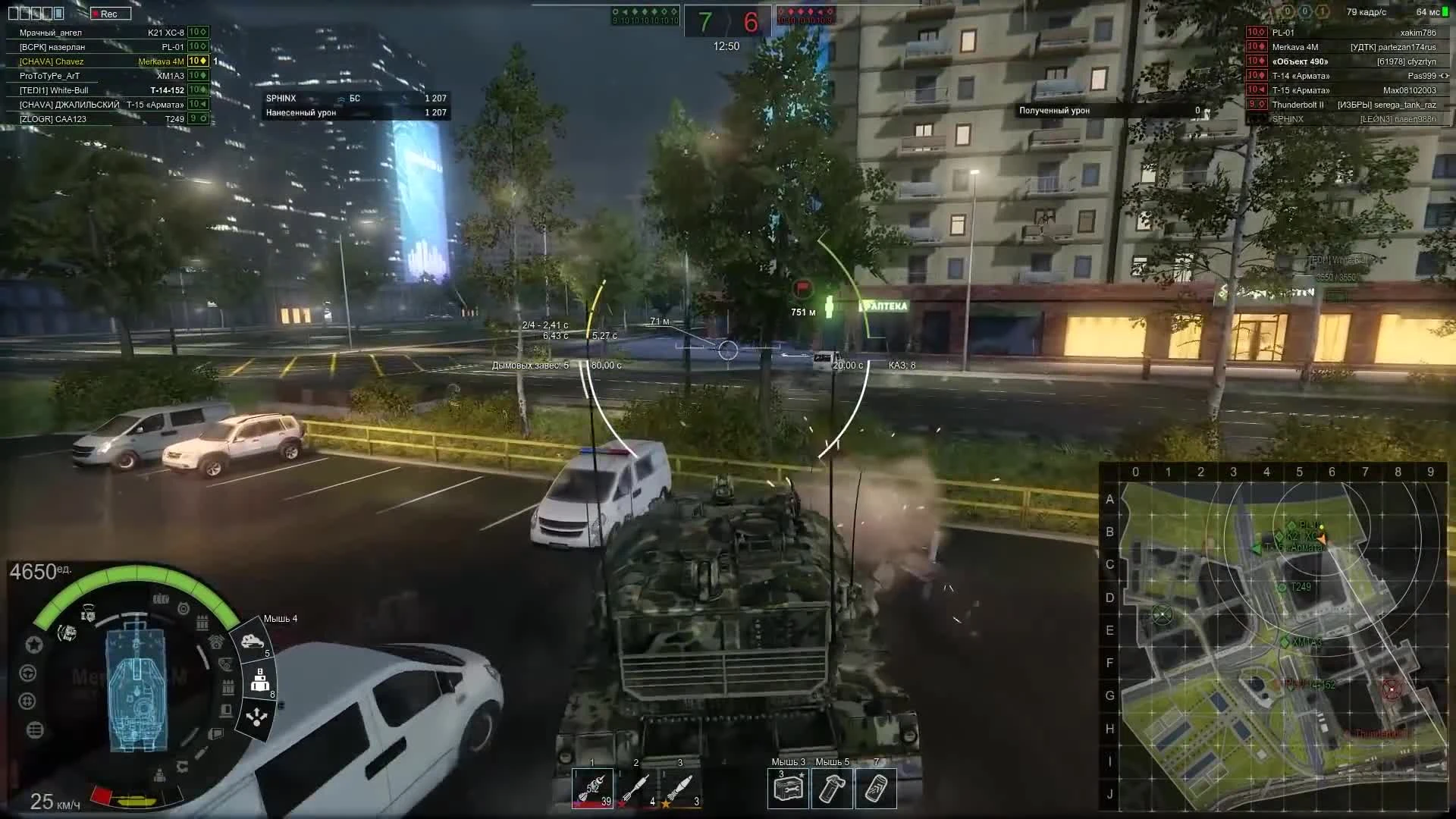Click grid cell E7 on the minimap
This screenshot has height=819, width=1456.
[x=1365, y=629]
